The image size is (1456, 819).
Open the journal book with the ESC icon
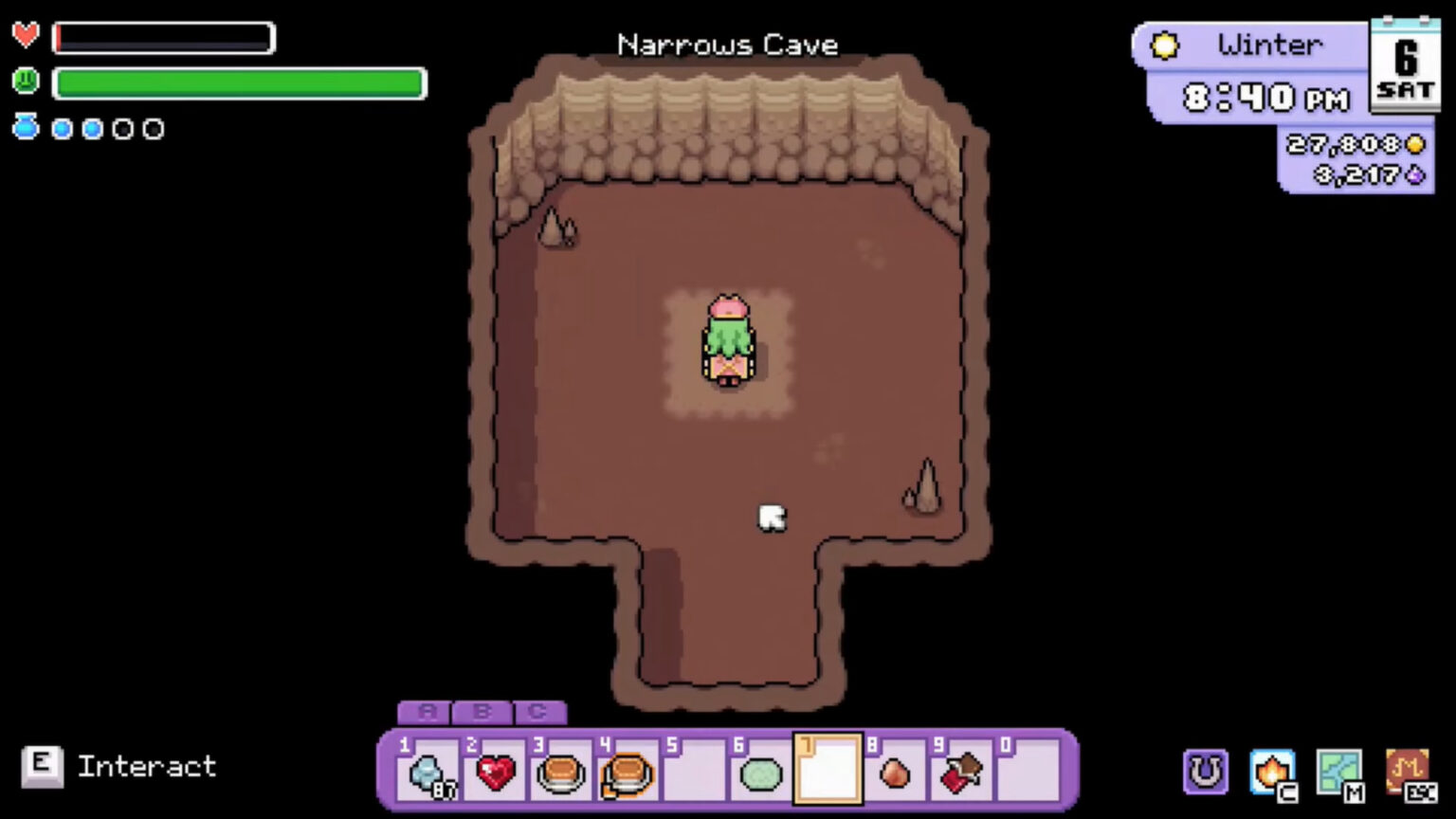point(1410,770)
